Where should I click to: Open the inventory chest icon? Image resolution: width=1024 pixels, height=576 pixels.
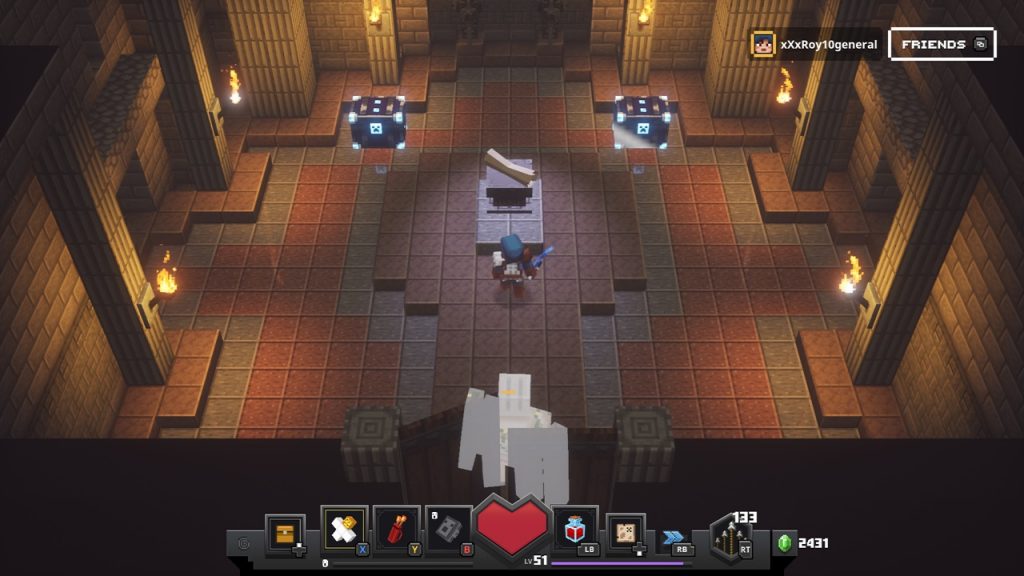click(285, 533)
